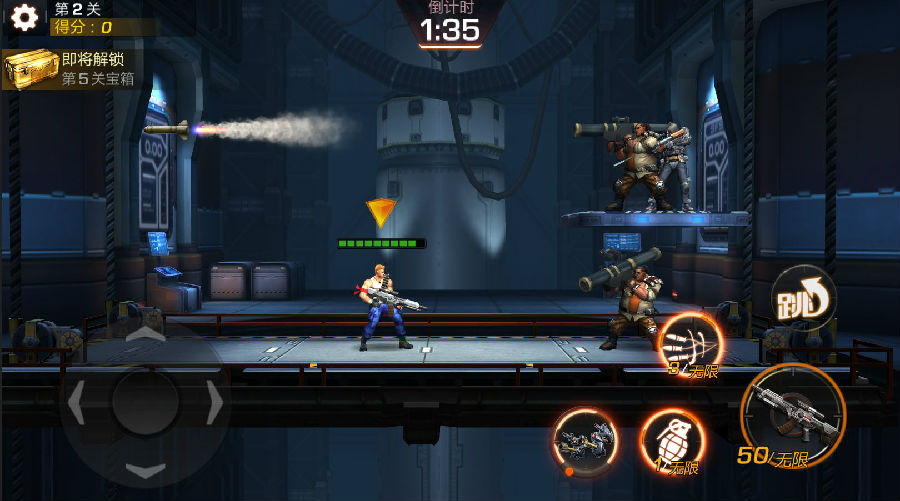Open the gear settings menu
Viewport: 900px width, 501px height.
click(x=24, y=18)
